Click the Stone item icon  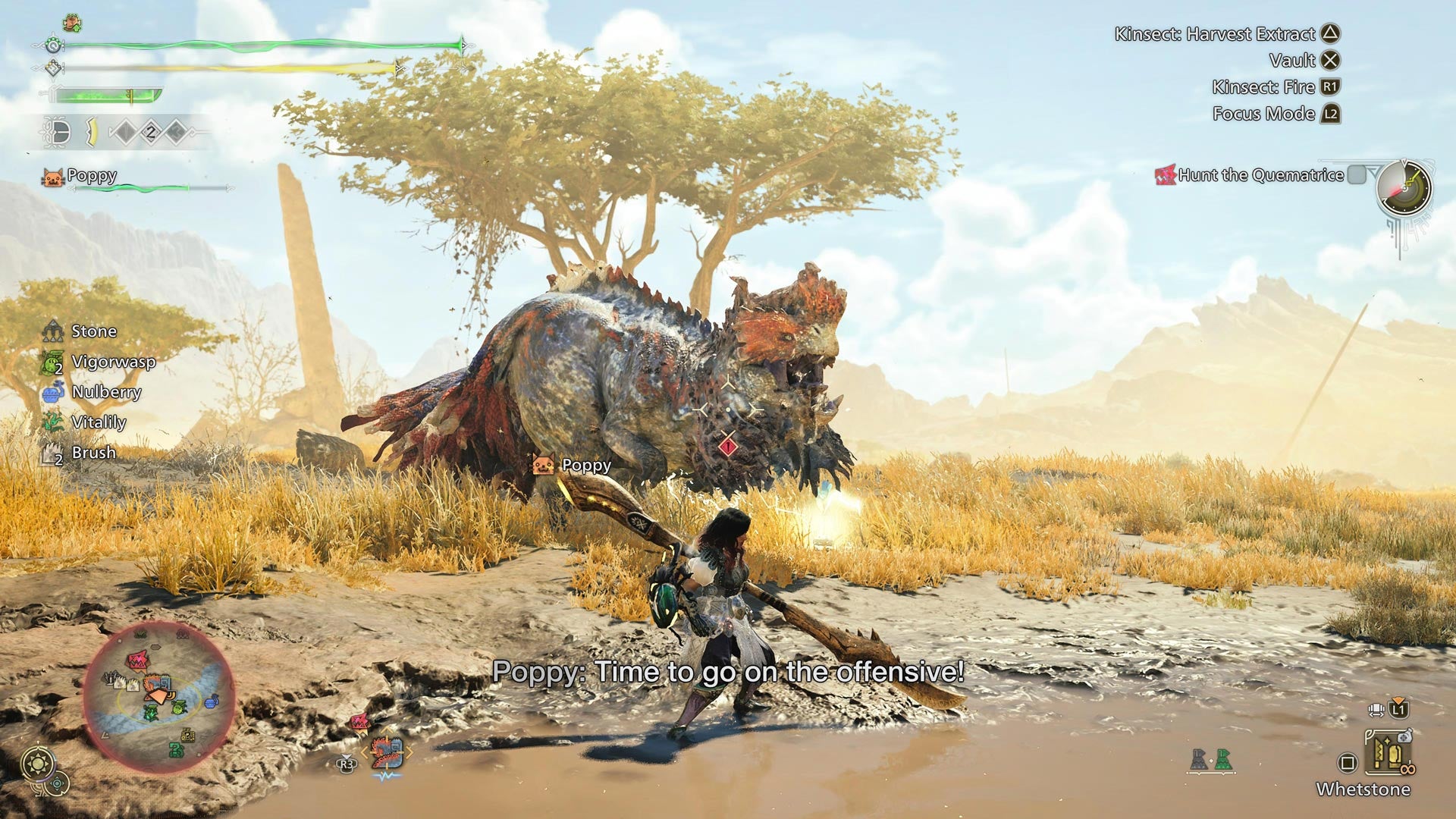(53, 331)
